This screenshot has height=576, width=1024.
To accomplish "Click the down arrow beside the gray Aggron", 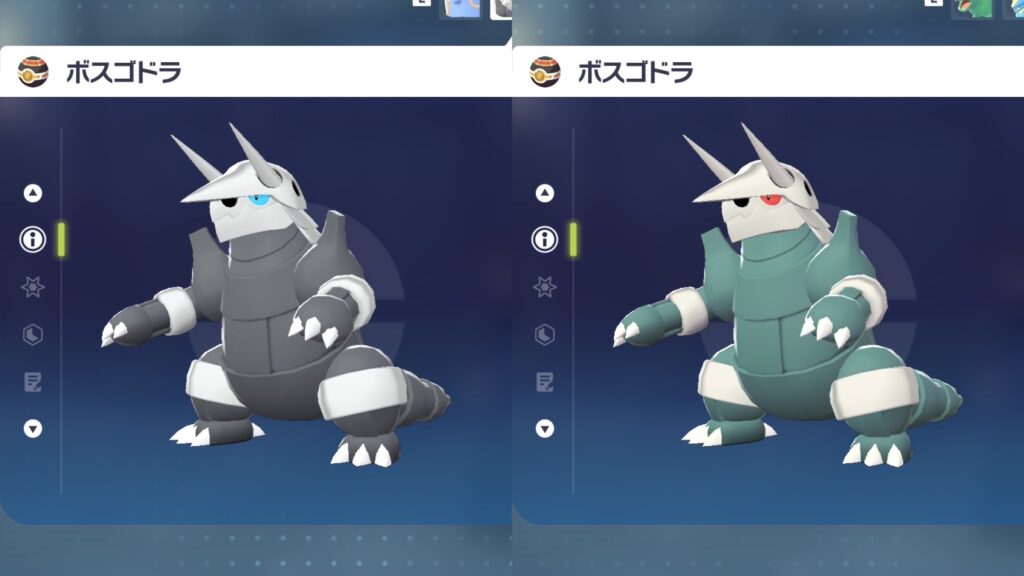I will click(33, 428).
